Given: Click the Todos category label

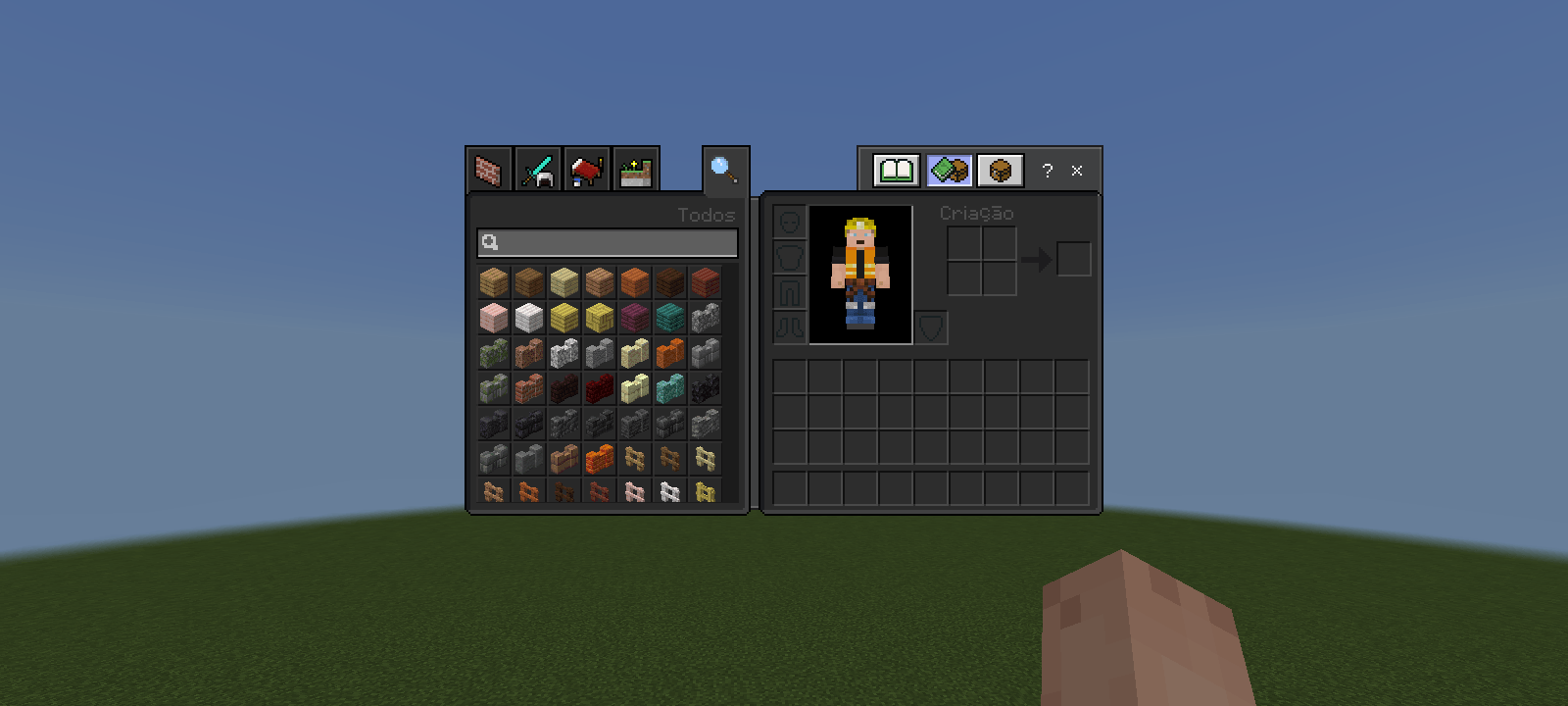Looking at the screenshot, I should [709, 215].
